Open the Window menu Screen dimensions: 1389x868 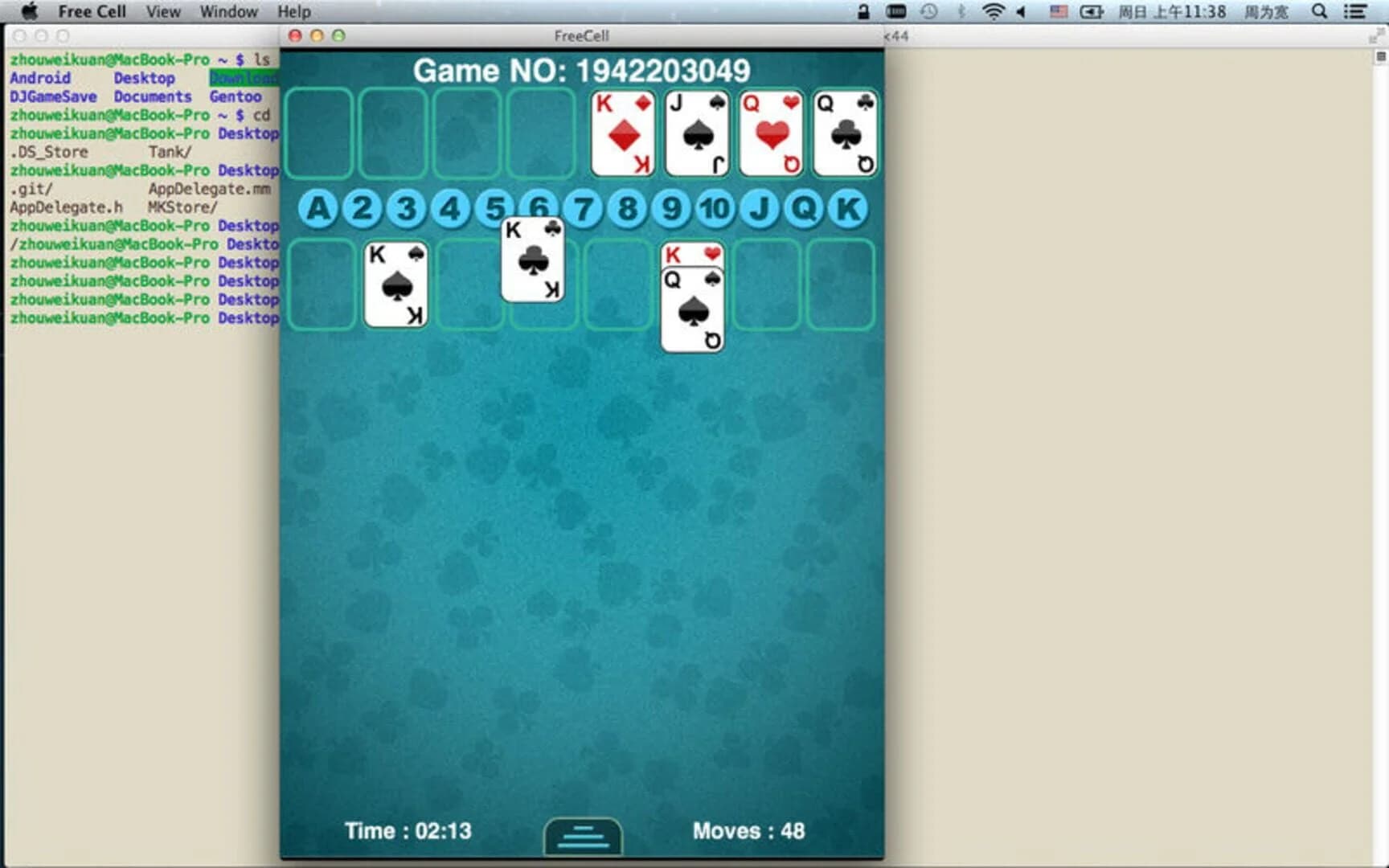click(228, 11)
